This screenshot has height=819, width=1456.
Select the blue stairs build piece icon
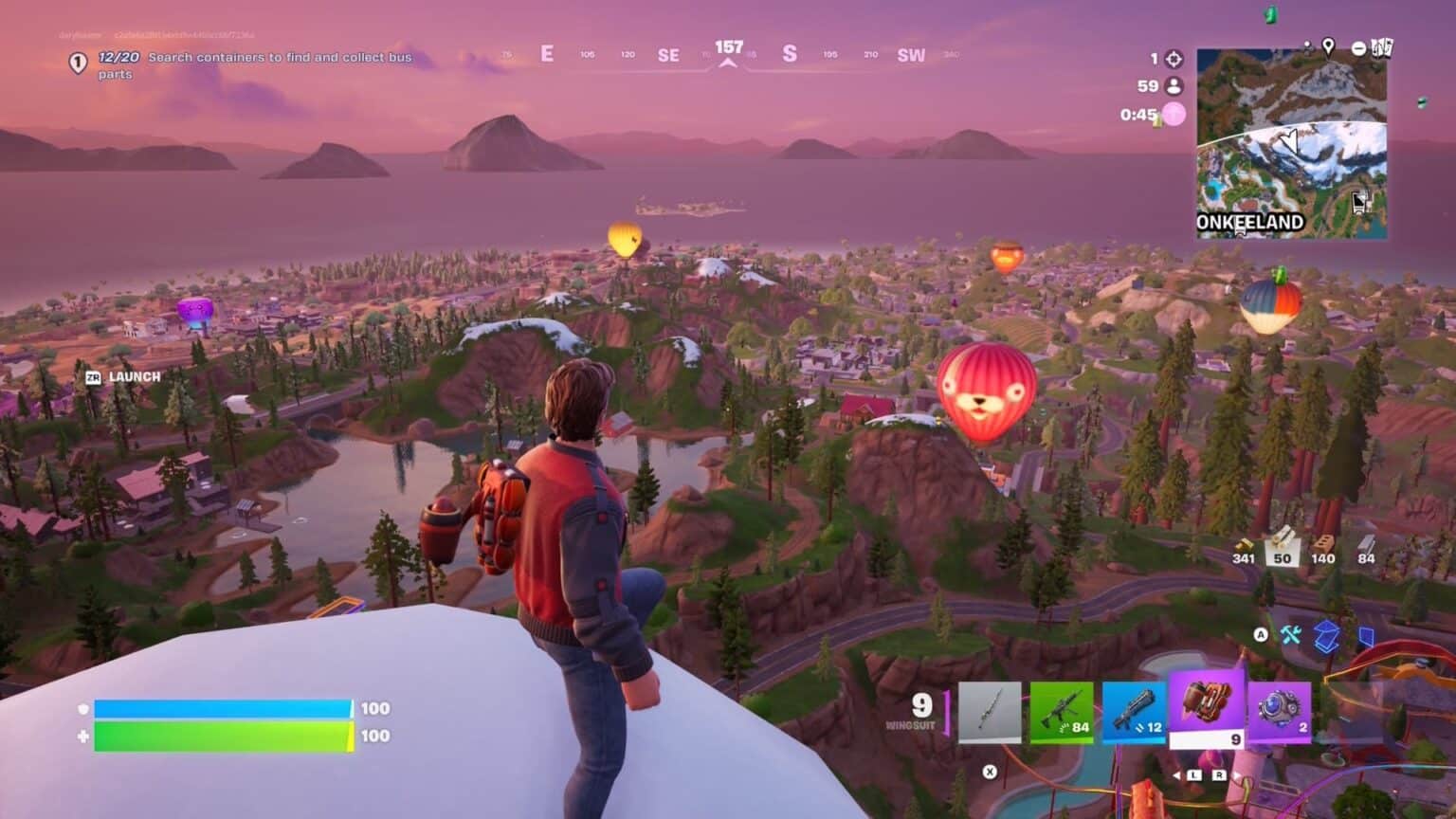point(1326,637)
